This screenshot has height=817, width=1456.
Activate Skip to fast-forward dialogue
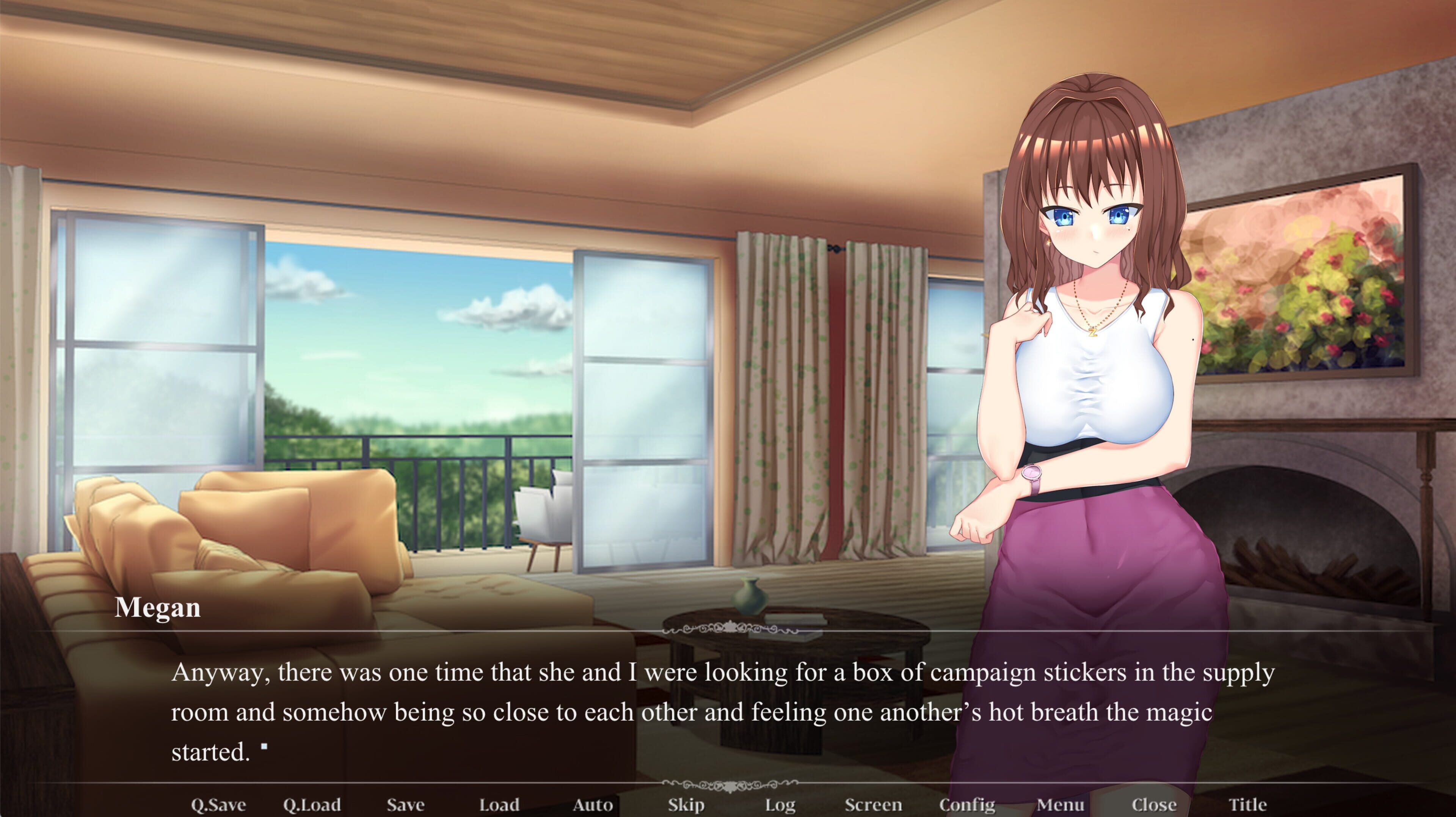(x=686, y=804)
